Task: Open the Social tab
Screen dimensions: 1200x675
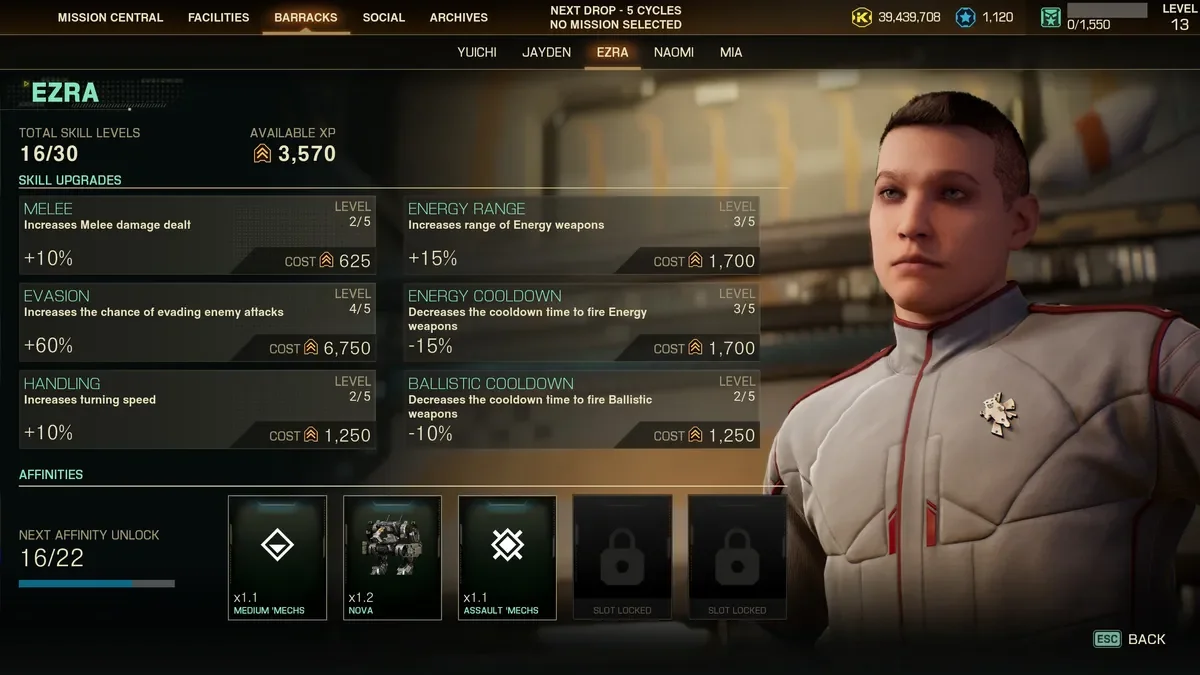Action: click(384, 17)
